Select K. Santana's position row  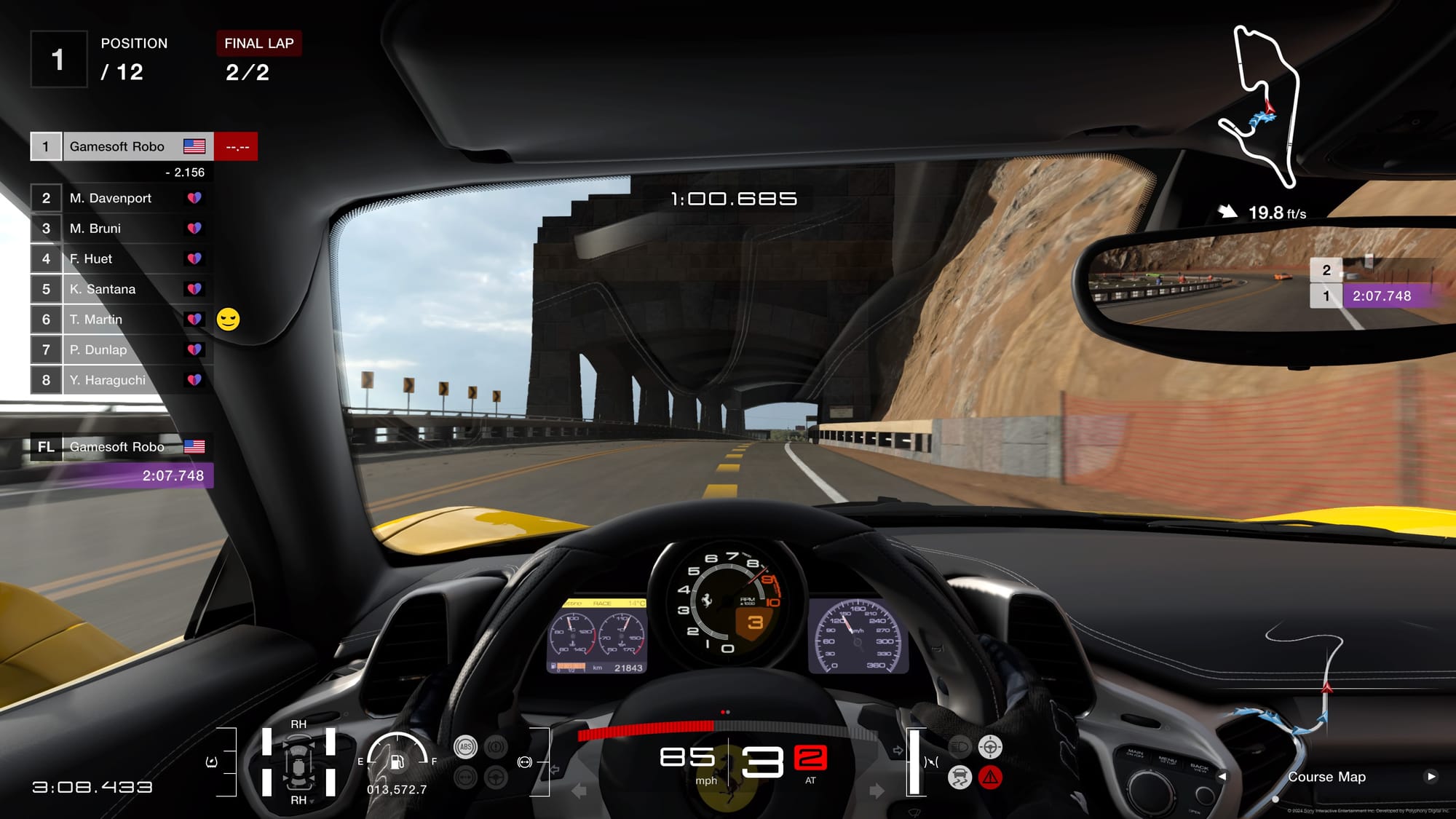[122, 289]
